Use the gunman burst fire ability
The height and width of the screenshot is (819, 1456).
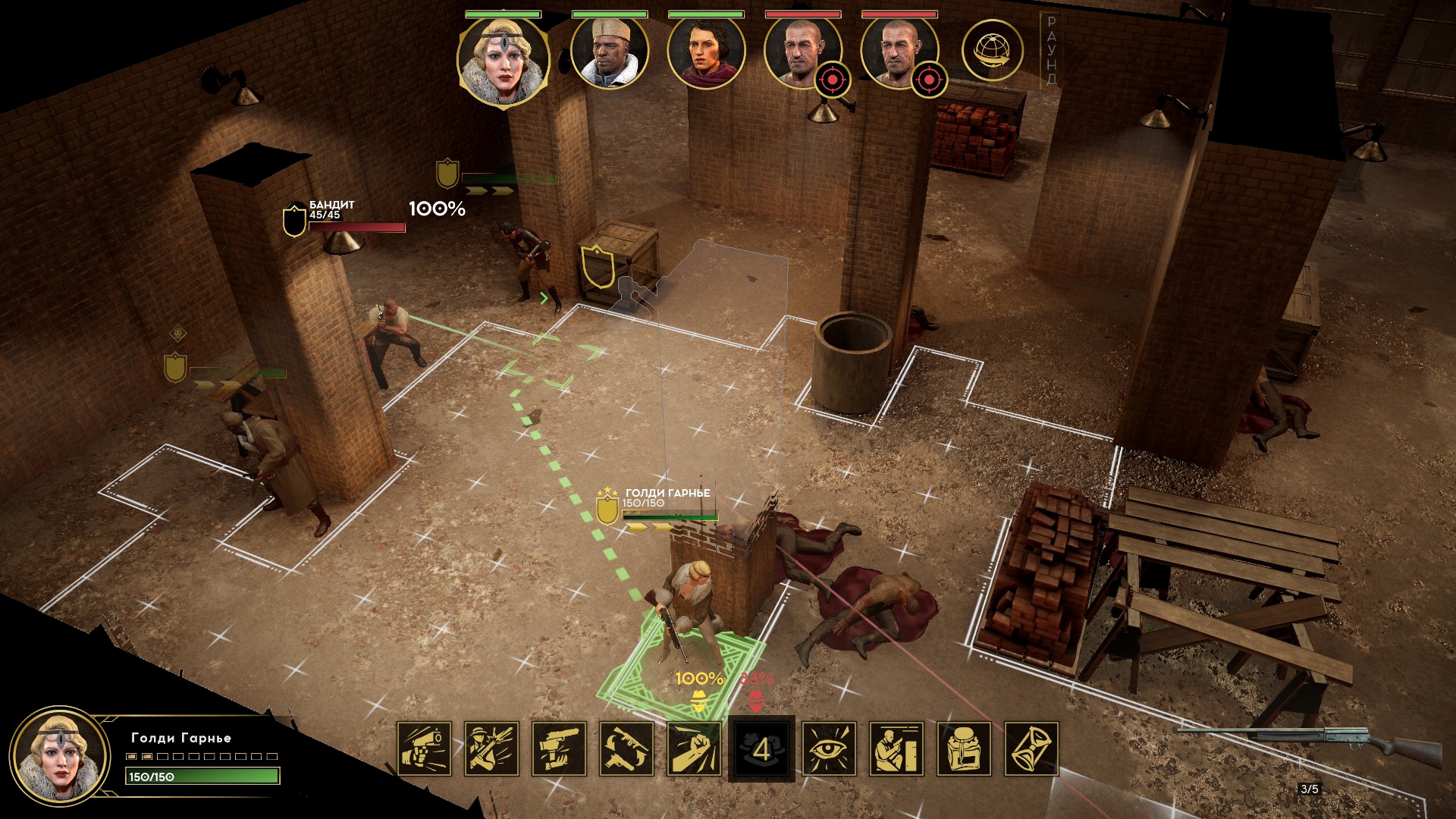(x=491, y=749)
